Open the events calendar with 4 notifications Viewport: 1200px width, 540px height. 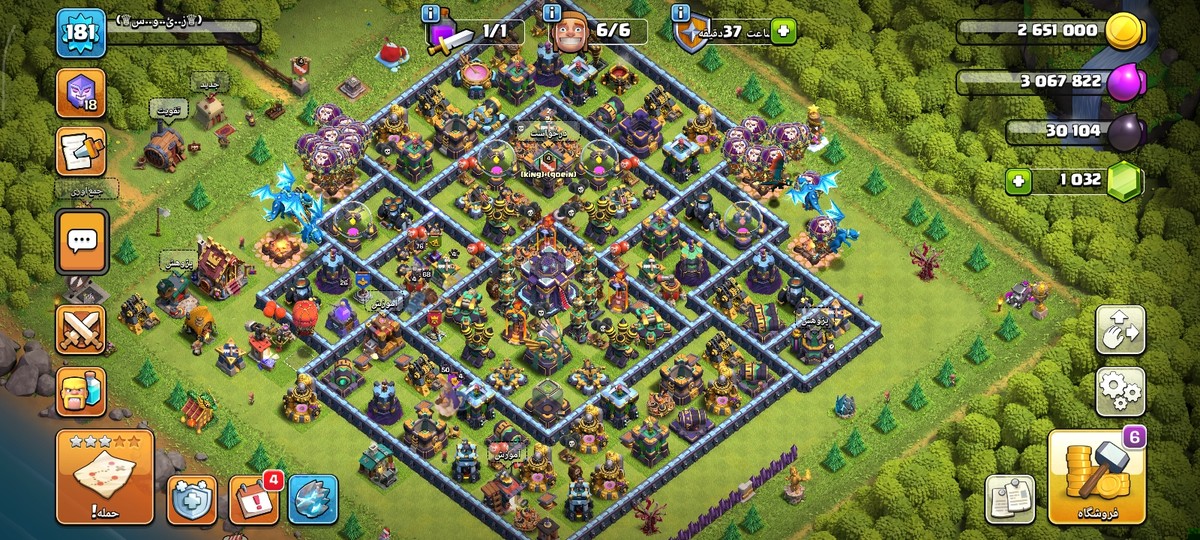pyautogui.click(x=254, y=499)
